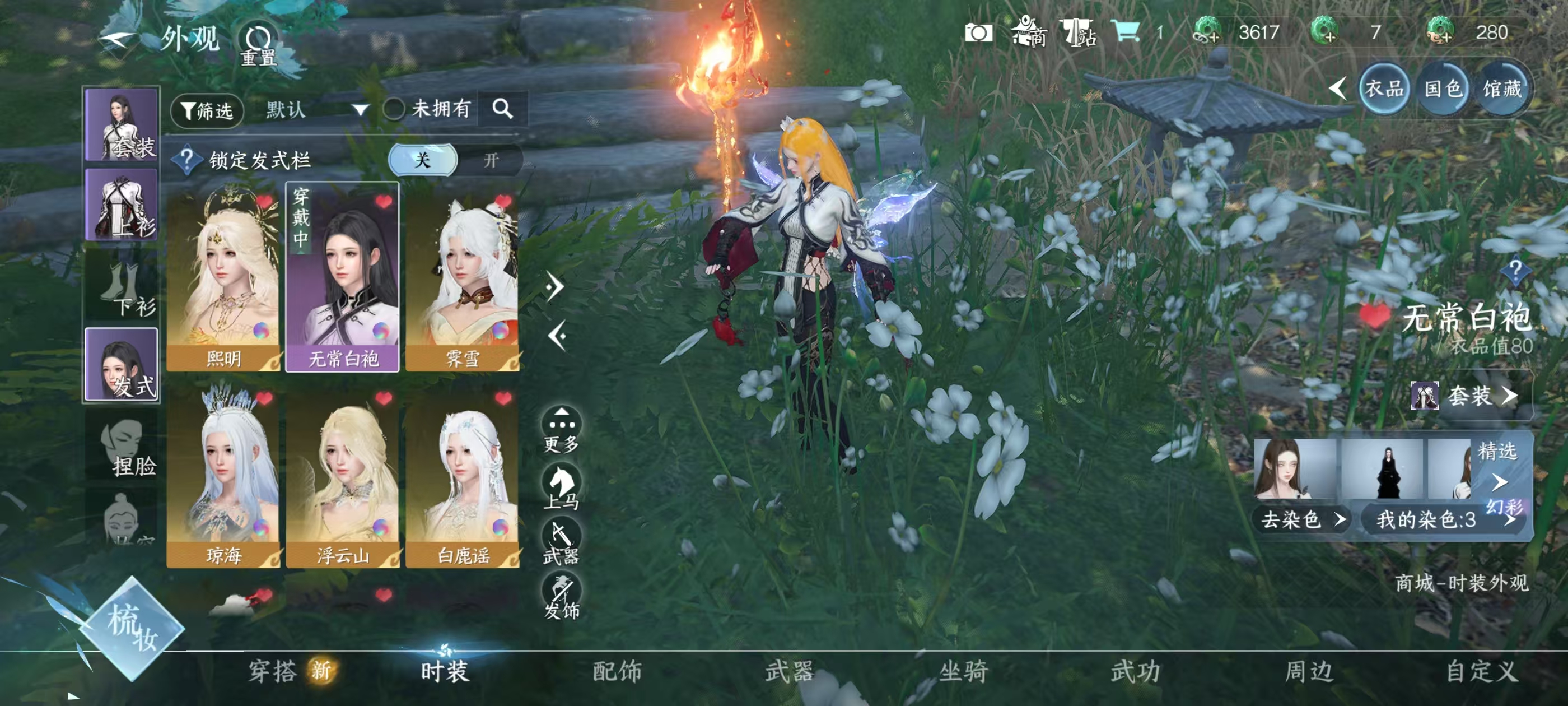
Task: Select the 上衫 category tab
Action: coord(122,204)
